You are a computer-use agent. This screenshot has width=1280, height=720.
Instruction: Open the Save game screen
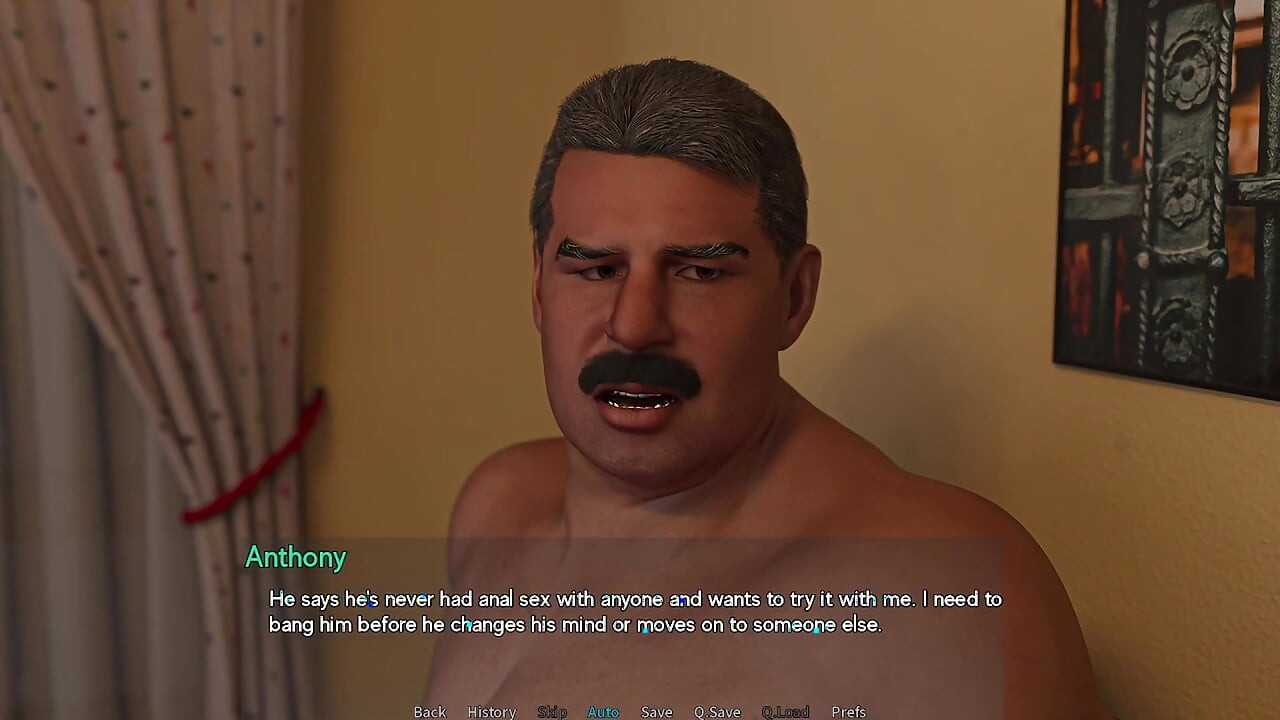pos(656,711)
